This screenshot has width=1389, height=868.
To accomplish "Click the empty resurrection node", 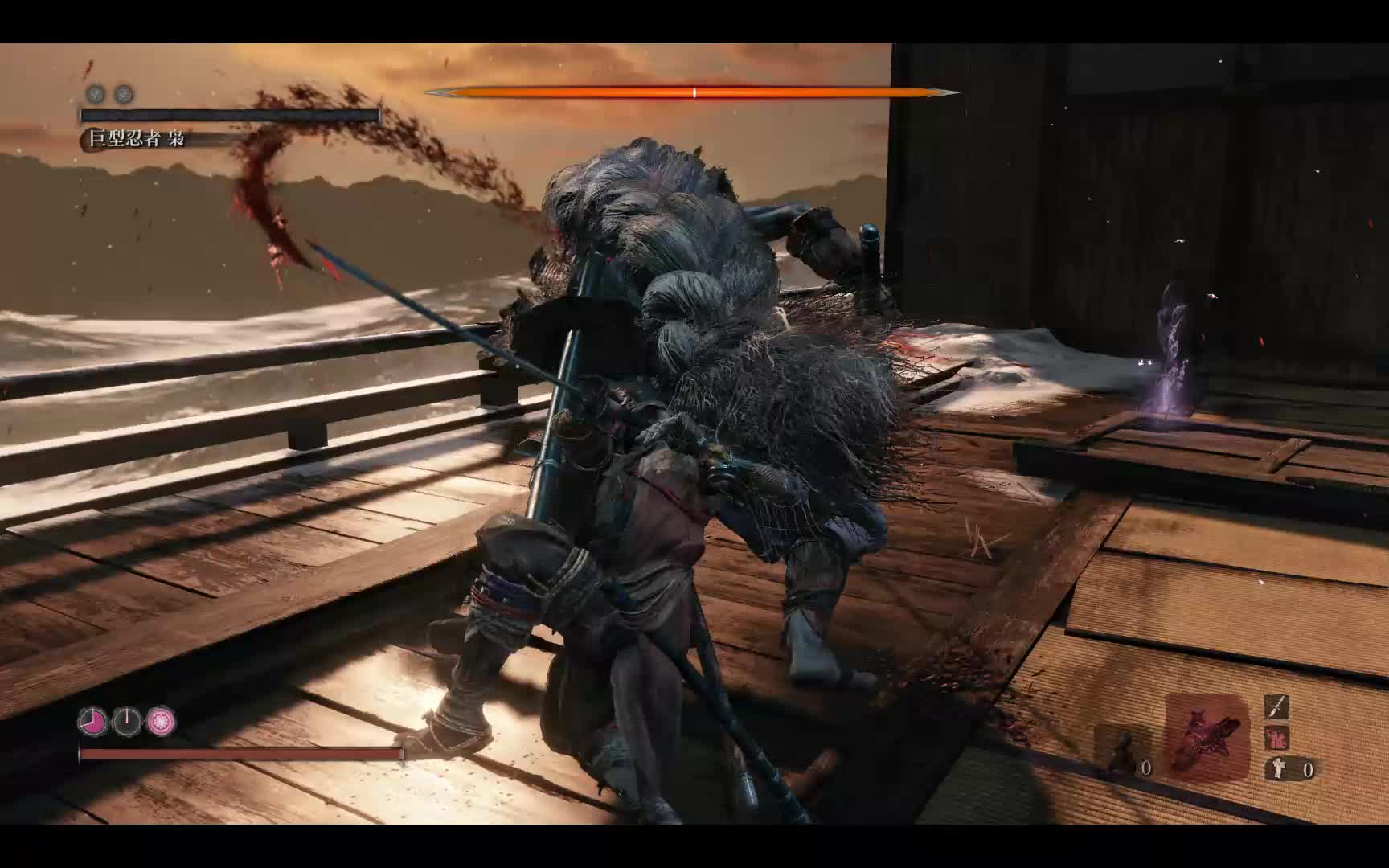I will tap(126, 722).
